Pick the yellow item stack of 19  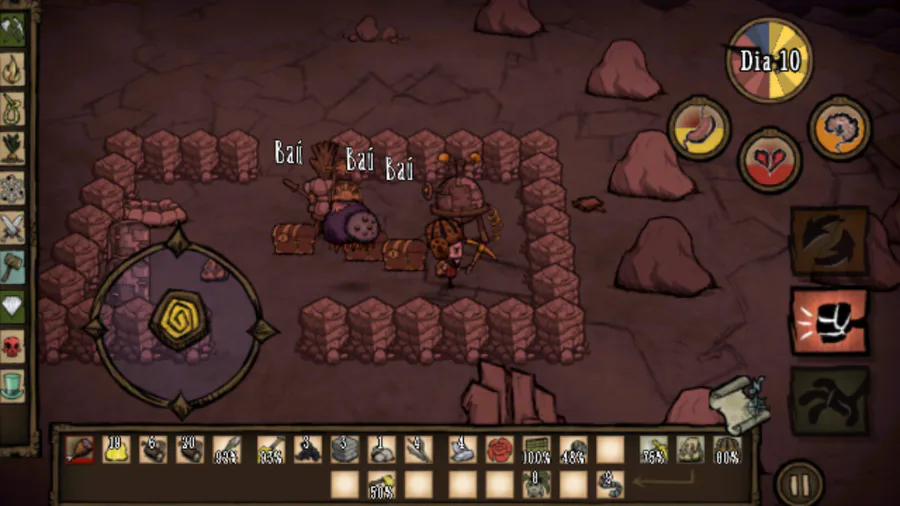click(x=117, y=450)
